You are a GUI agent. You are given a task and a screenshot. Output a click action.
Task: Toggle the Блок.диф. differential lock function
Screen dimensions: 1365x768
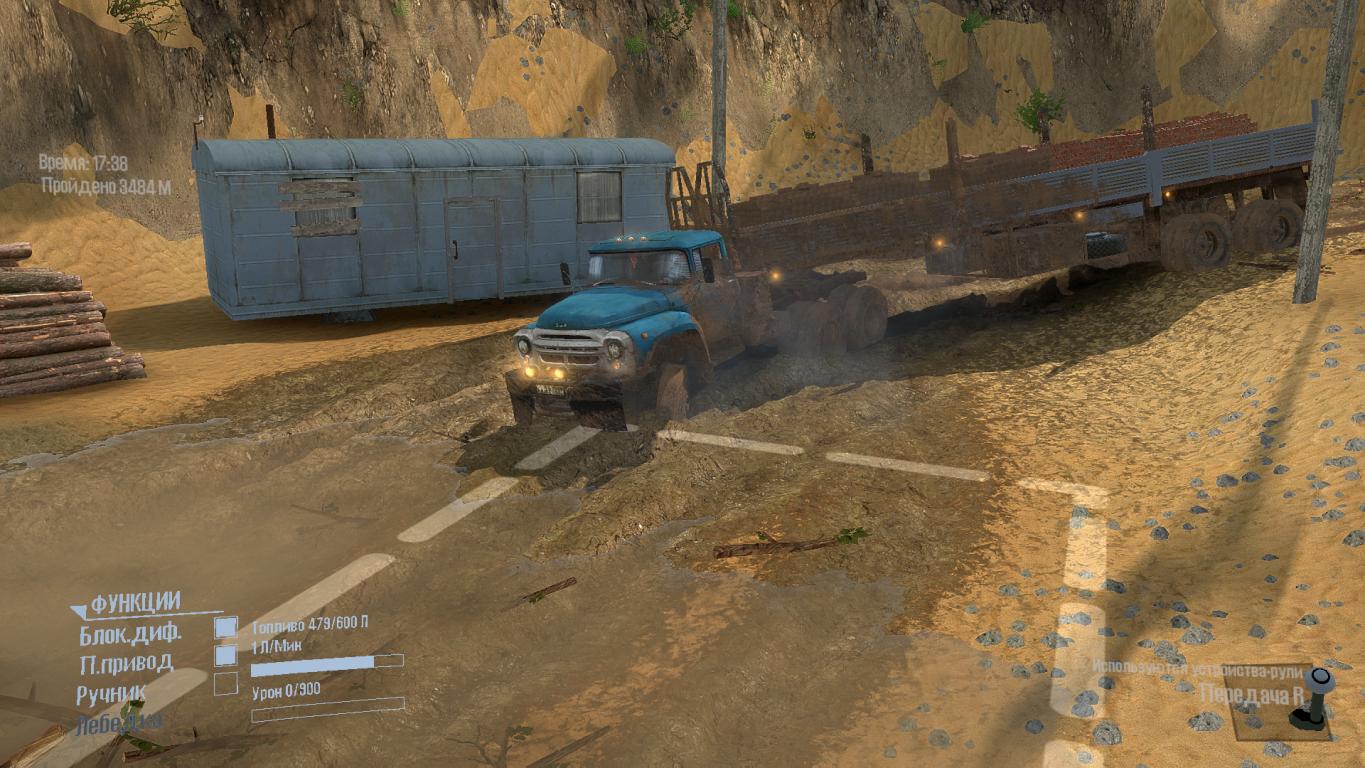(226, 628)
